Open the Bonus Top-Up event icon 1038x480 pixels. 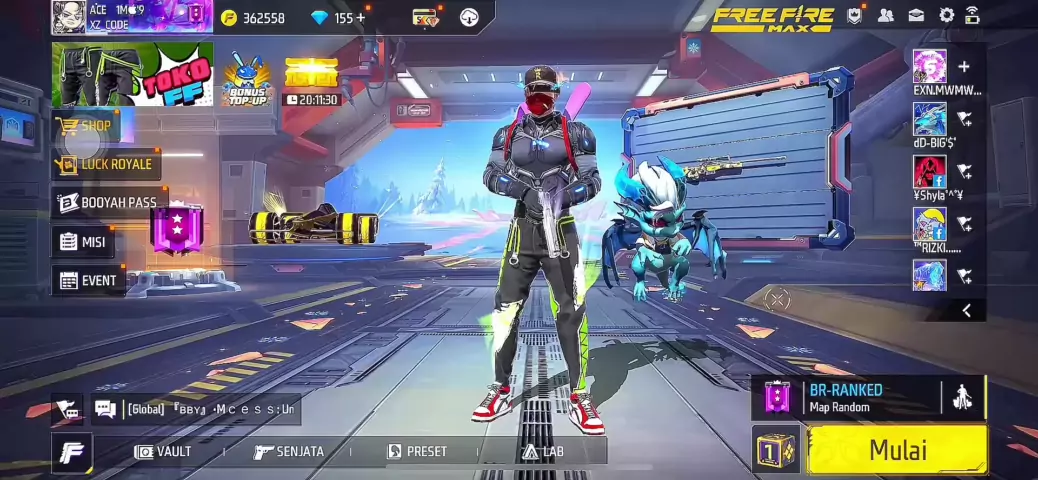247,76
